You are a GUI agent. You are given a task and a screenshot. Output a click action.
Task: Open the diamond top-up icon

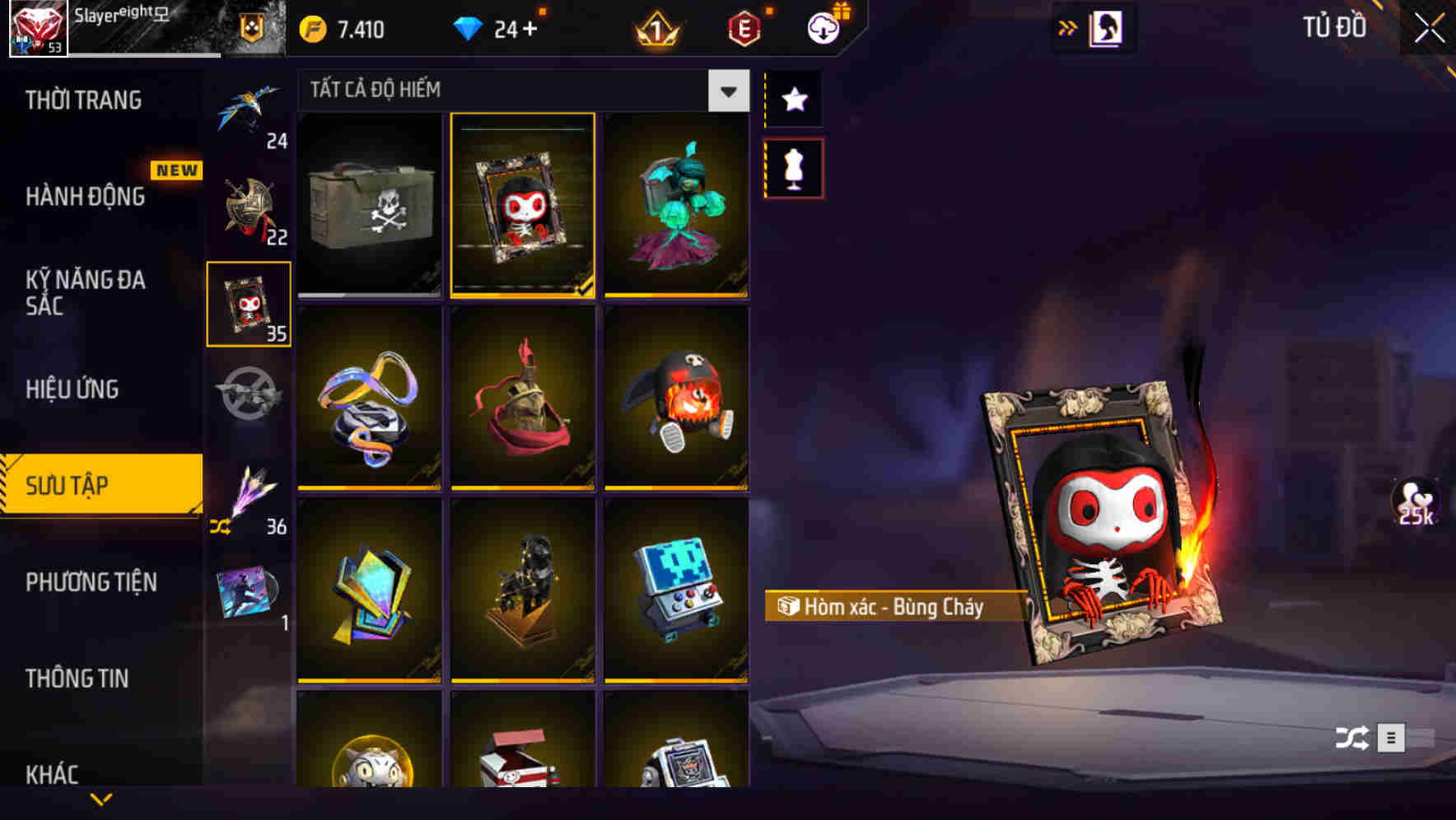pos(469,27)
